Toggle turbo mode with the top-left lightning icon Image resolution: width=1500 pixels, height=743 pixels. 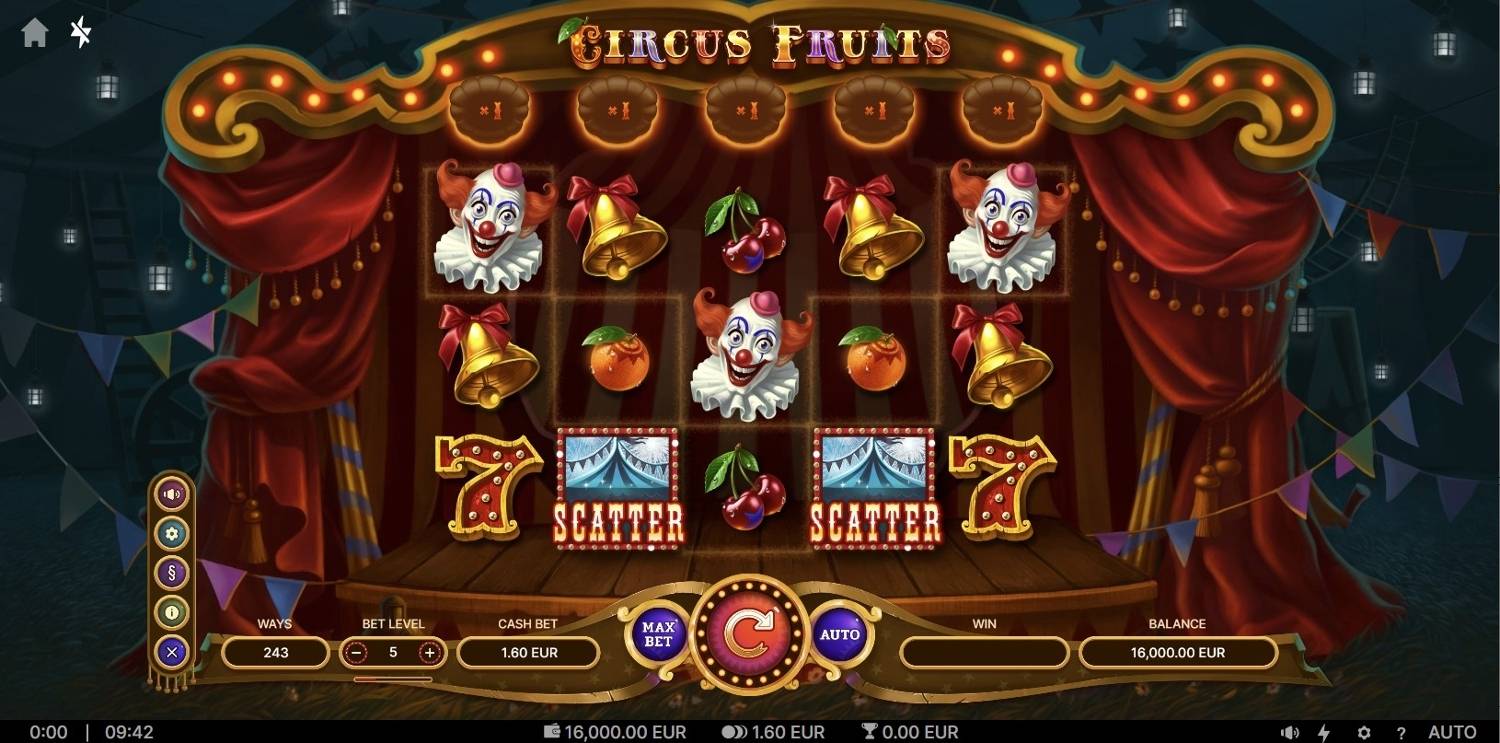tap(78, 33)
